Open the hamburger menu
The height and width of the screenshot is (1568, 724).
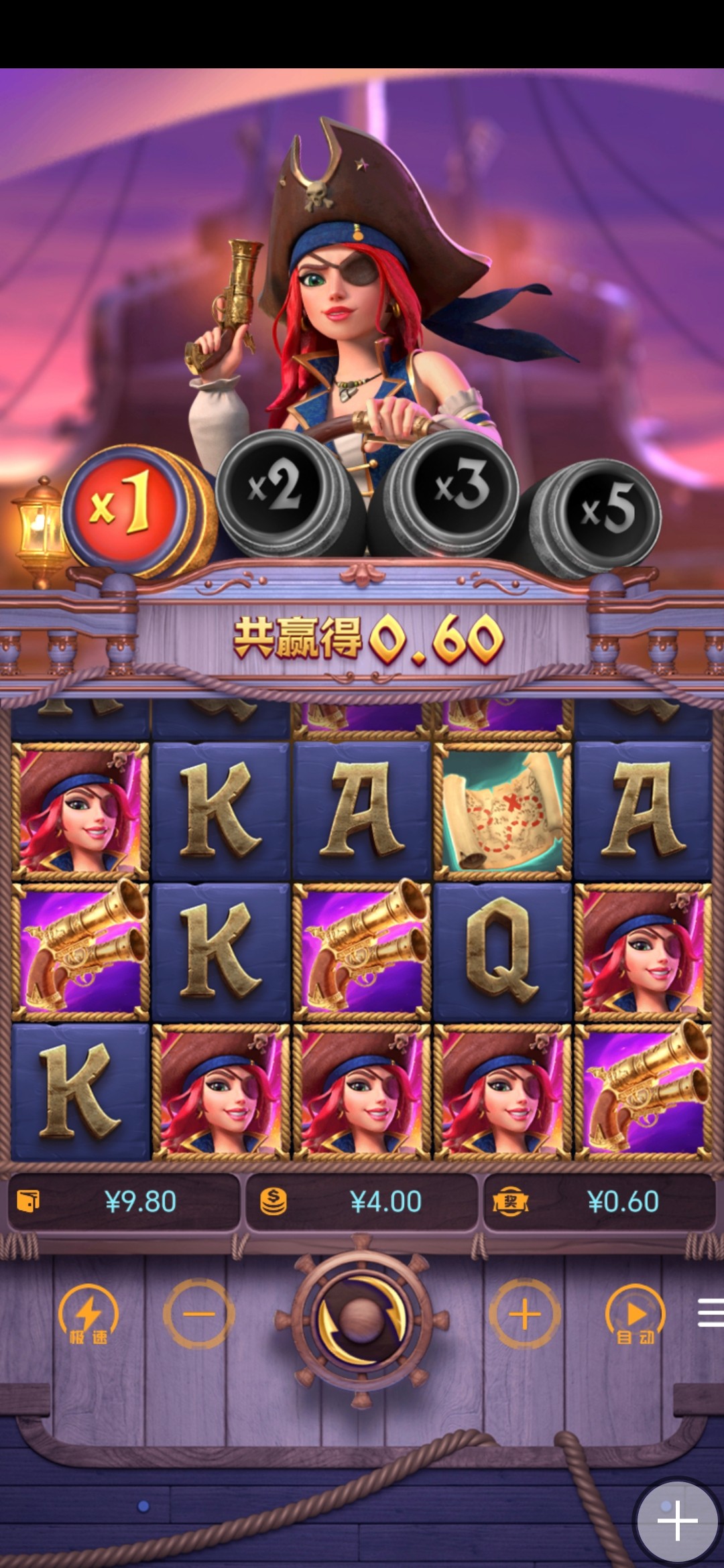(x=709, y=1312)
